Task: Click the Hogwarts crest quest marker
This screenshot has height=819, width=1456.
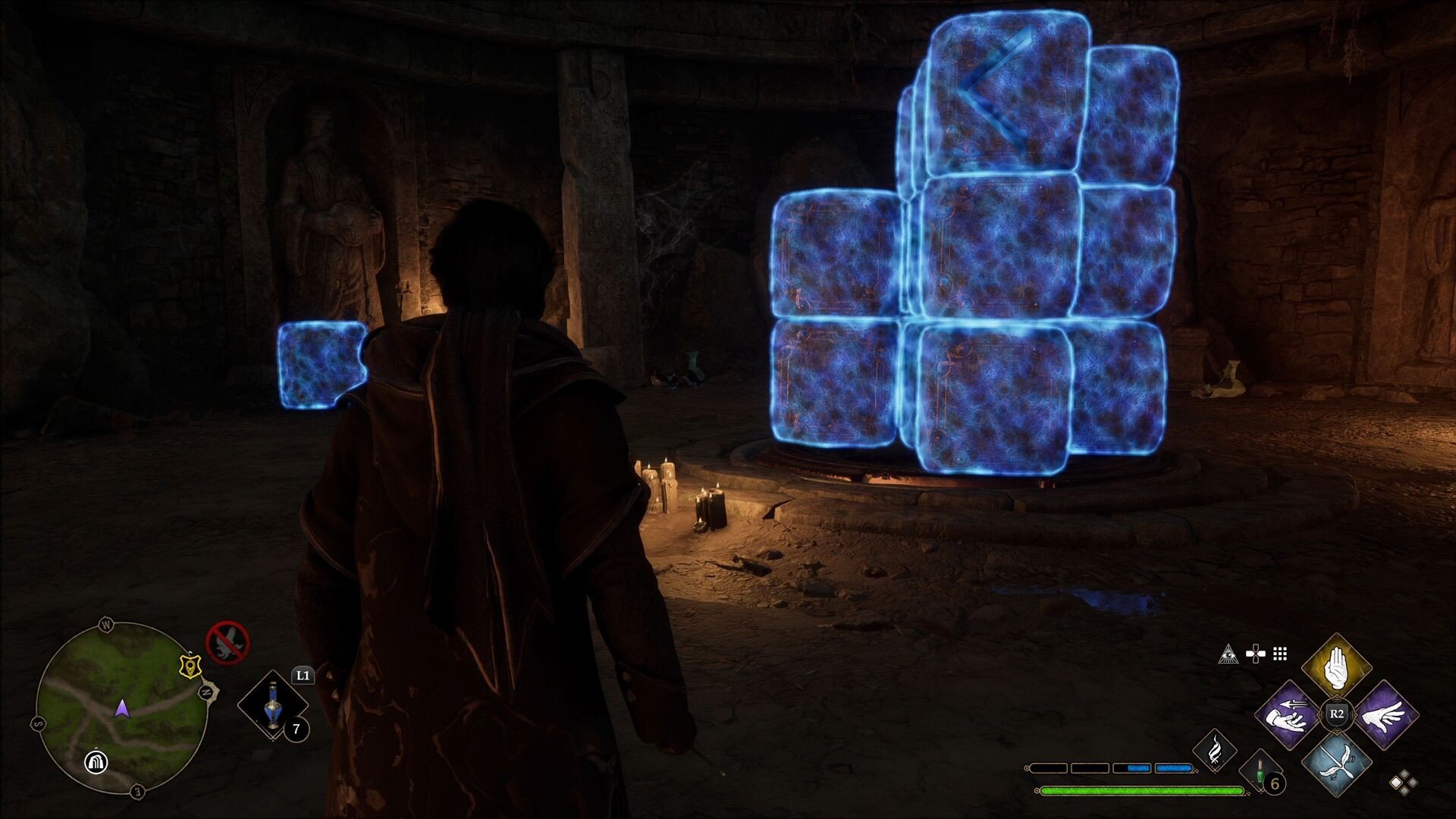Action: 190,667
